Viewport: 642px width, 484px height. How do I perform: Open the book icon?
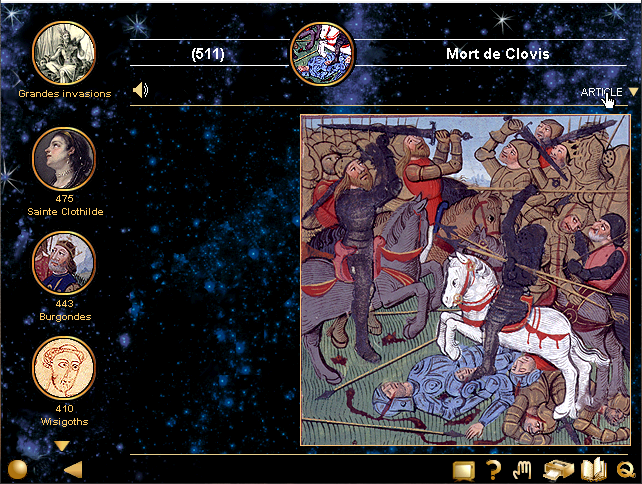[593, 469]
